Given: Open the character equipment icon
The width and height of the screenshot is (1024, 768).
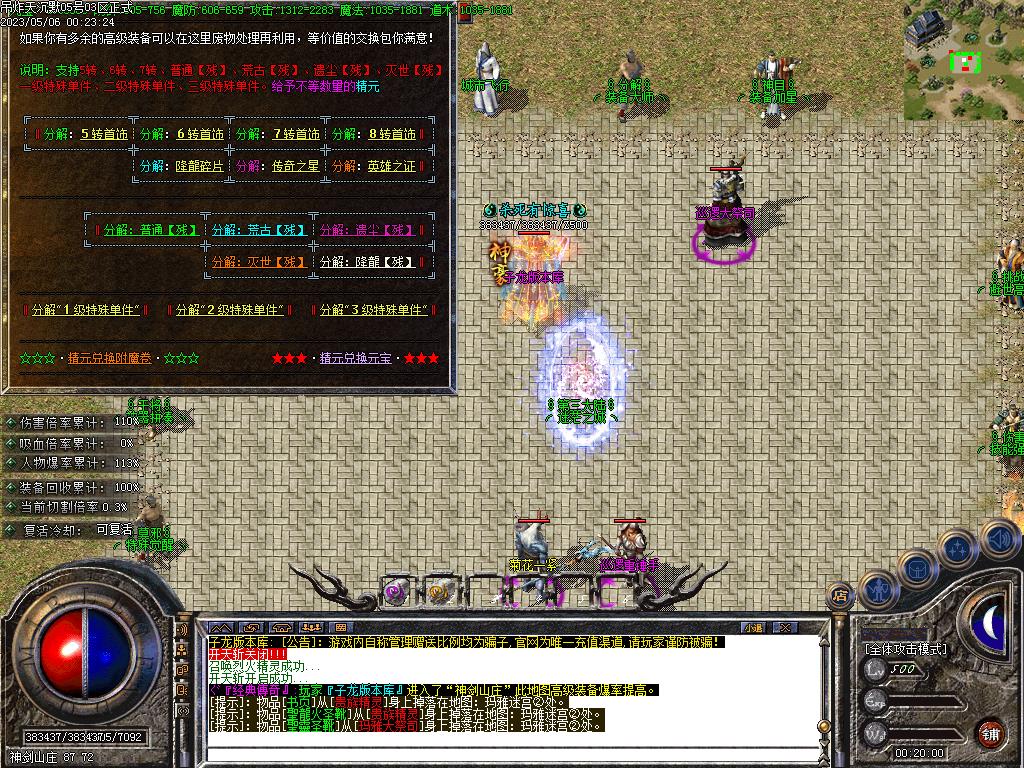Looking at the screenshot, I should 877,588.
